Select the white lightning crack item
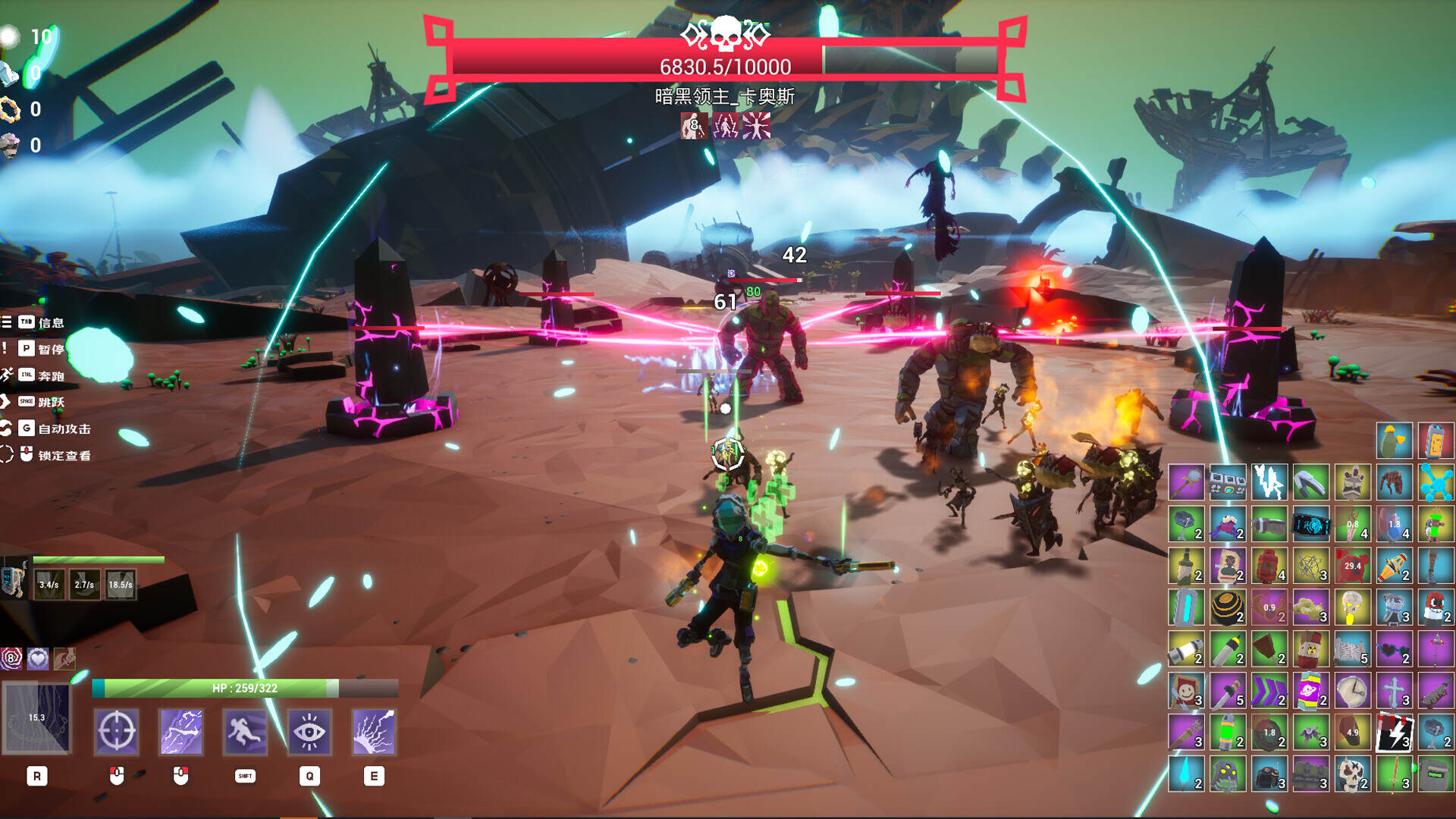Image resolution: width=1456 pixels, height=819 pixels. coord(1269,482)
